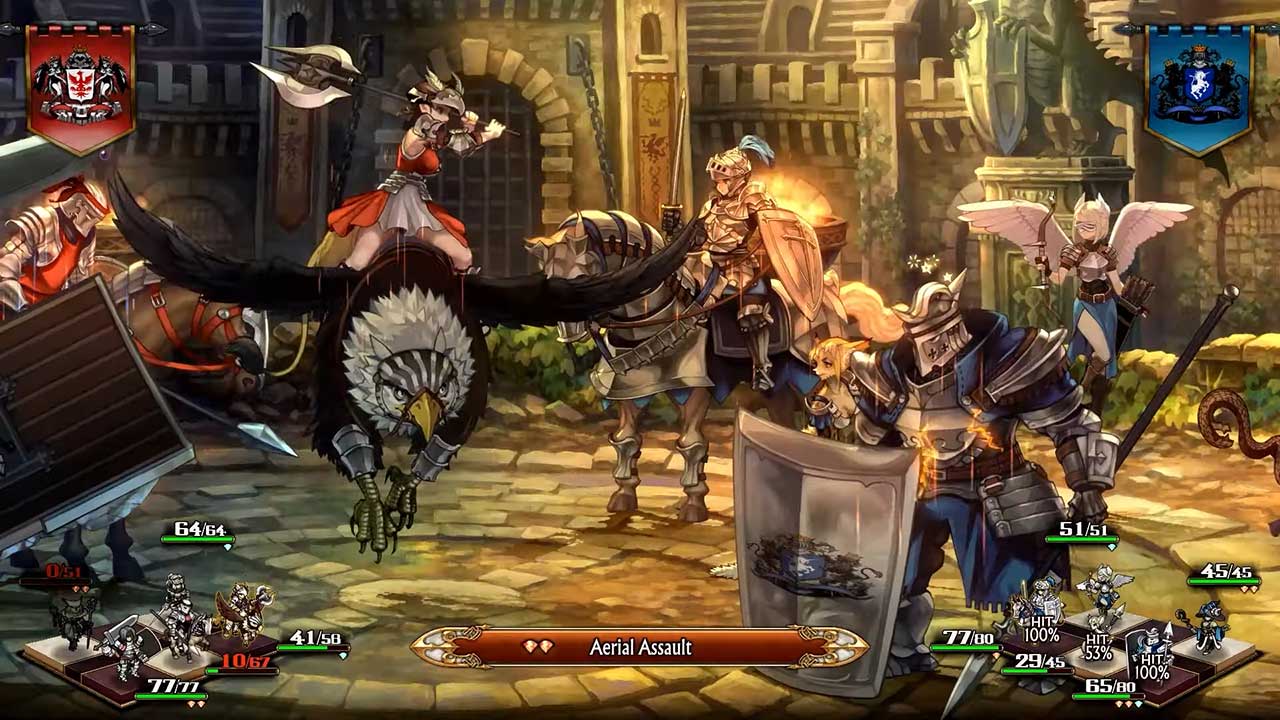The height and width of the screenshot is (720, 1280).
Task: Select the gryphon rider unit miniature
Action: [x=242, y=610]
